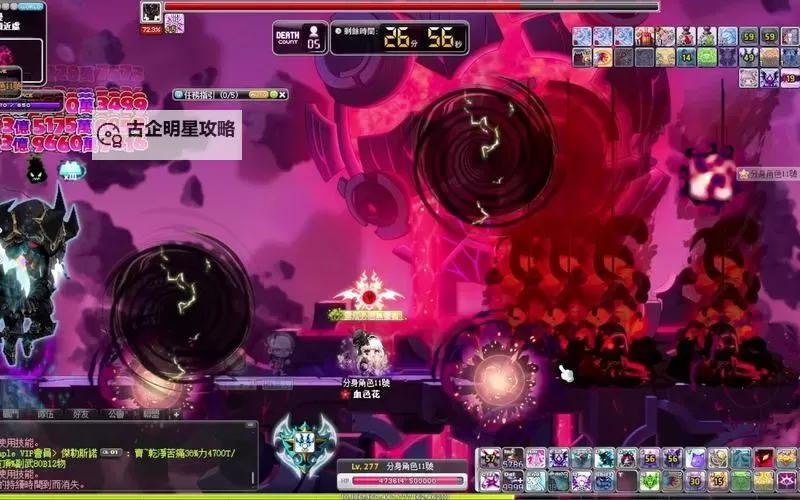The image size is (800, 500).
Task: Use the hotbar item with 9999 count
Action: 513,481
